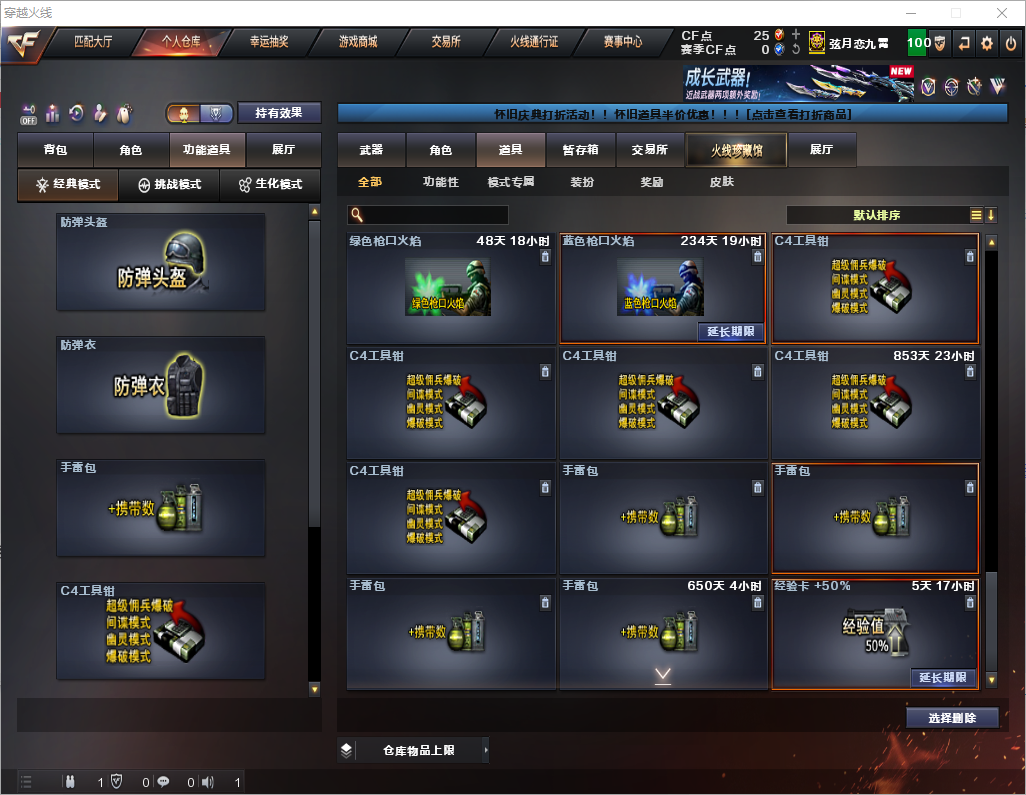This screenshot has height=795, width=1026.
Task: Click the power exit icon
Action: coord(1011,43)
